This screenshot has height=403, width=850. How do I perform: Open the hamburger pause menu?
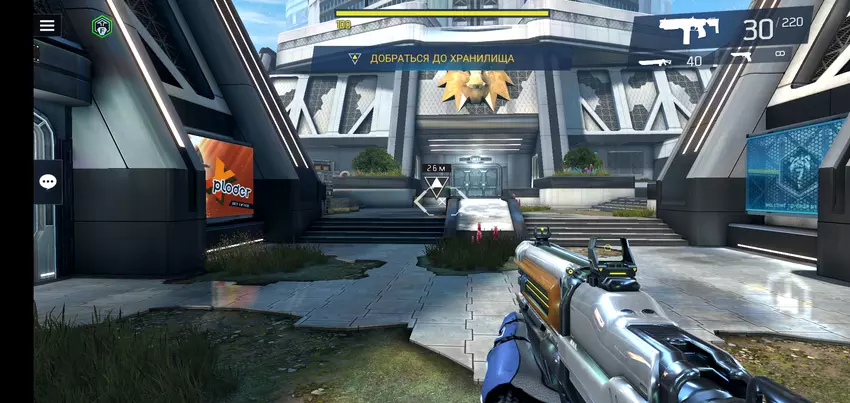click(x=47, y=26)
